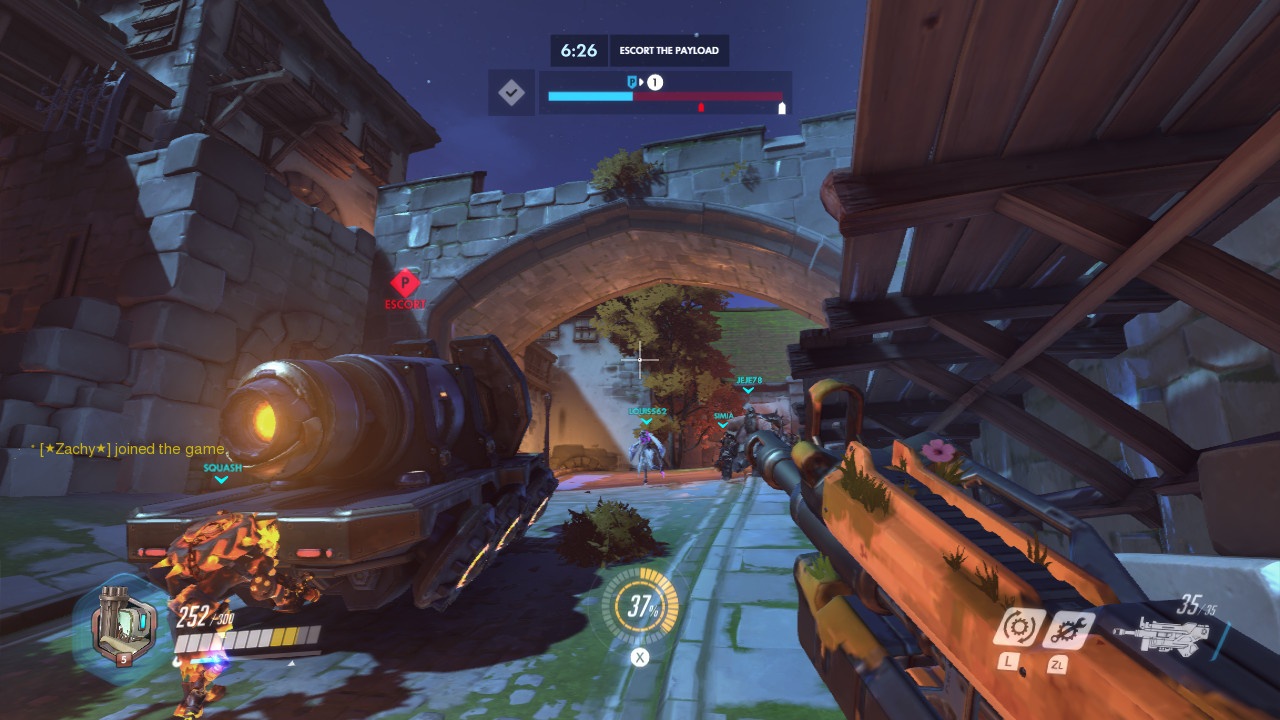The image size is (1280, 720).
Task: Click the diamond objective checkmark icon
Action: (510, 92)
